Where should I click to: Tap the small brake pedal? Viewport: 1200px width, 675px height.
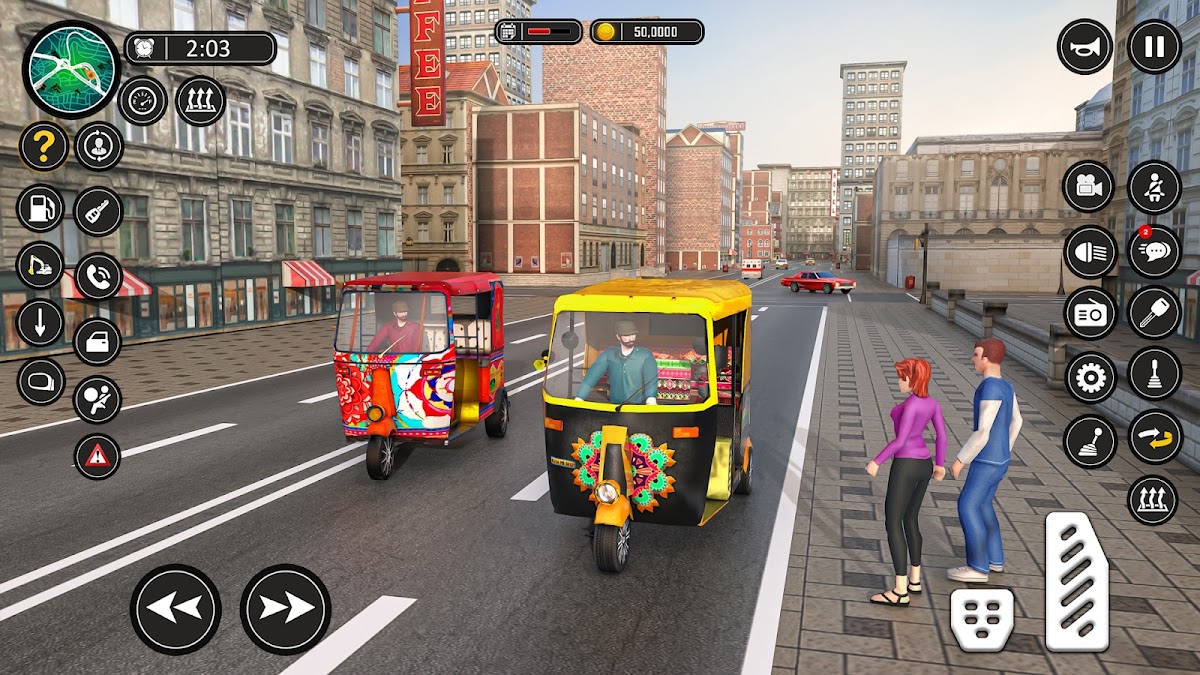[982, 619]
